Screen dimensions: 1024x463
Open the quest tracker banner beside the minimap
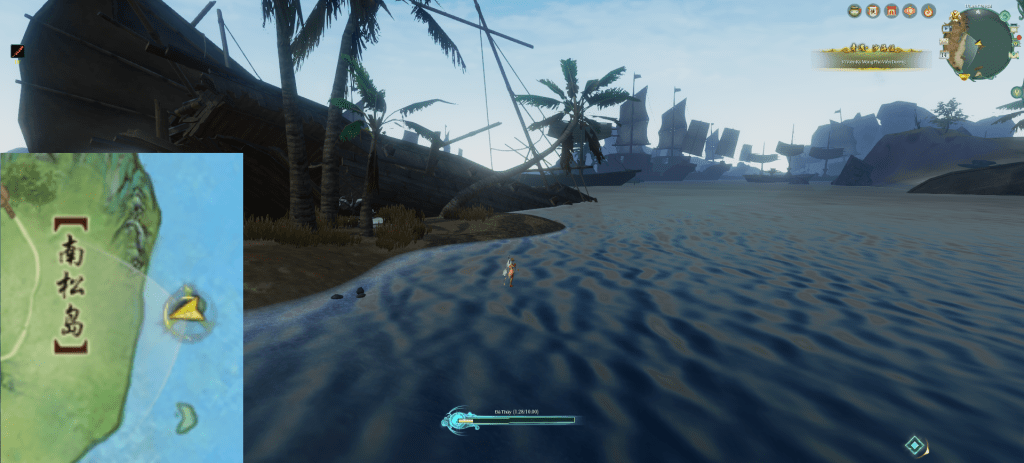click(872, 60)
